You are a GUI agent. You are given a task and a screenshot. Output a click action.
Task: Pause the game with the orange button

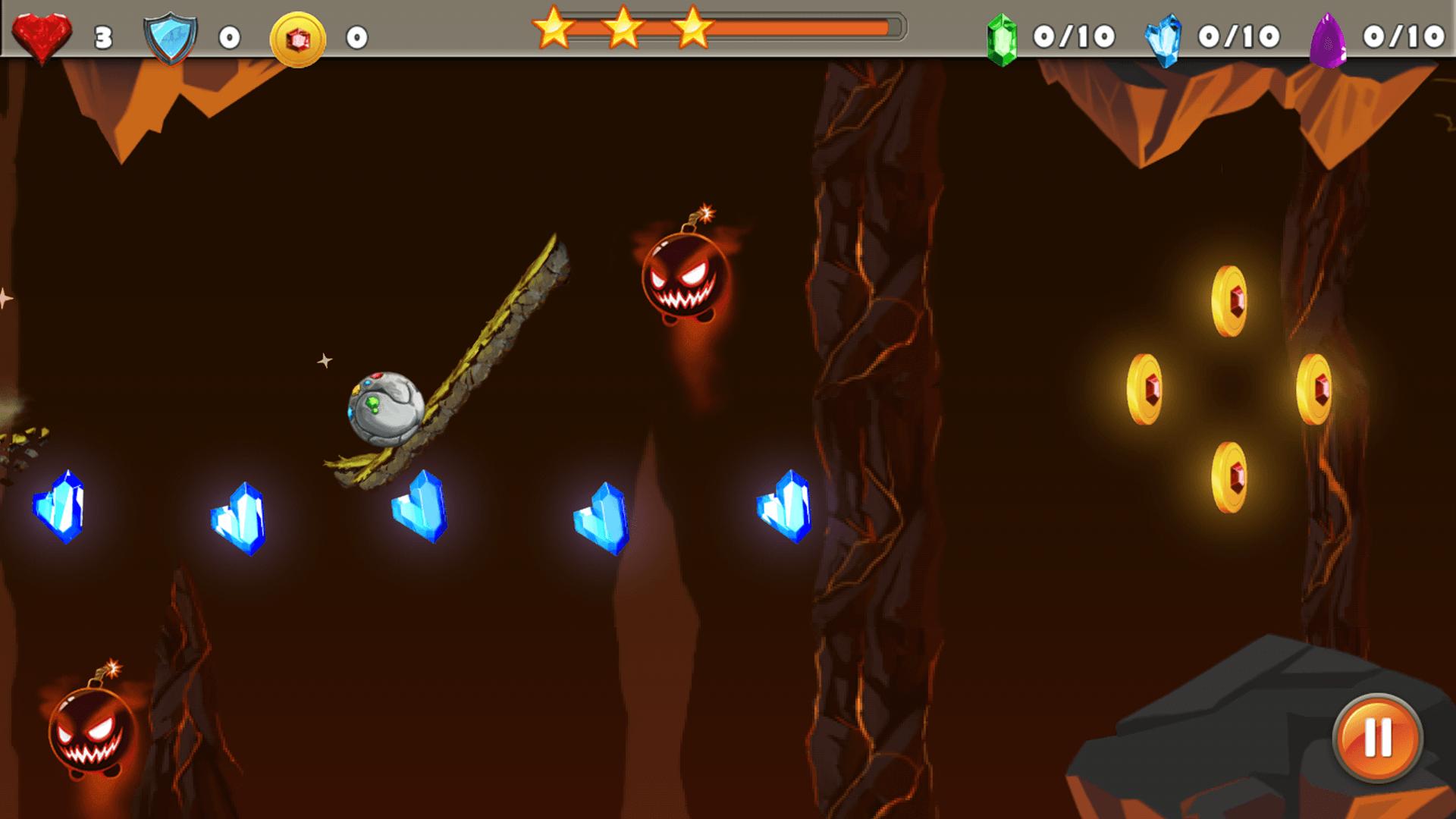tap(1377, 737)
